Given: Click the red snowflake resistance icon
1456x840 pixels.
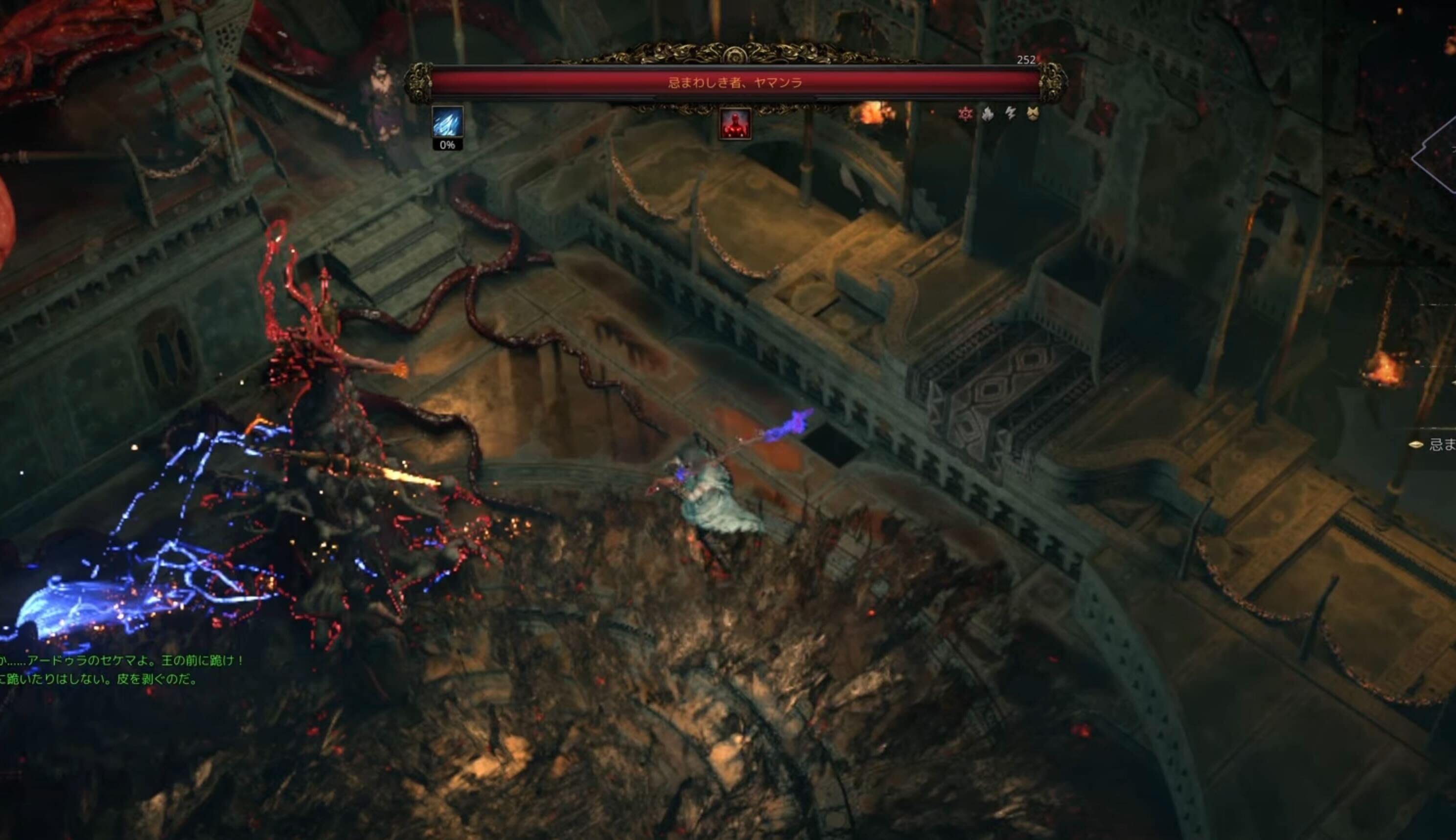Looking at the screenshot, I should (965, 114).
